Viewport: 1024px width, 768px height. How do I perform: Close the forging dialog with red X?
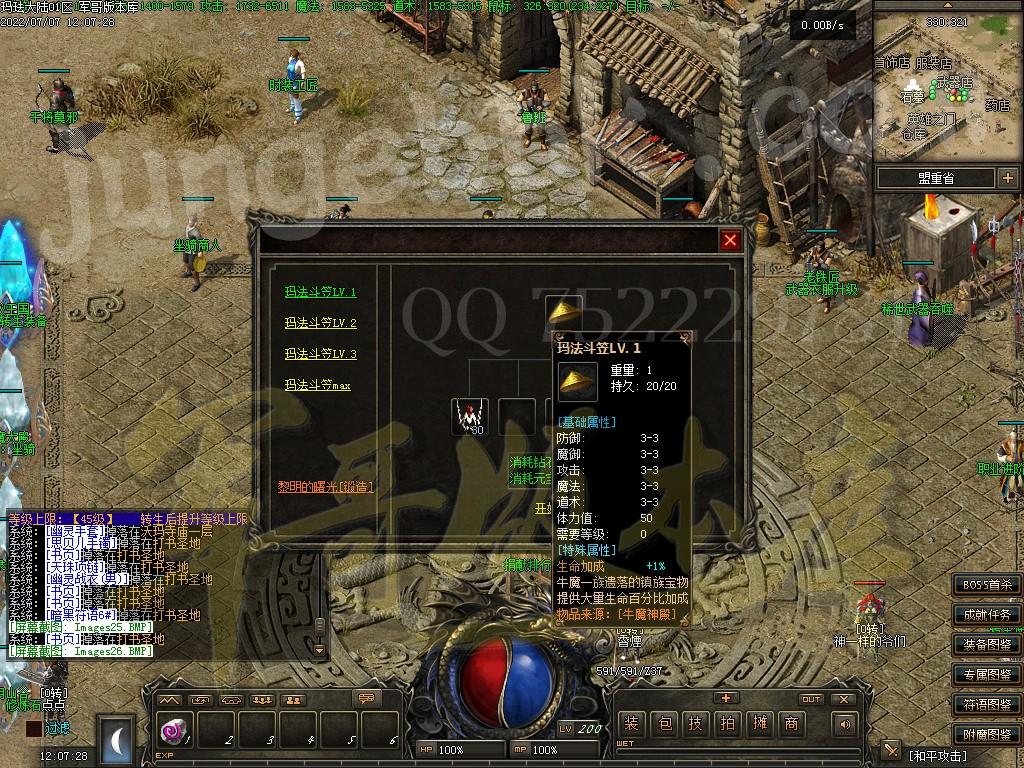pos(731,240)
